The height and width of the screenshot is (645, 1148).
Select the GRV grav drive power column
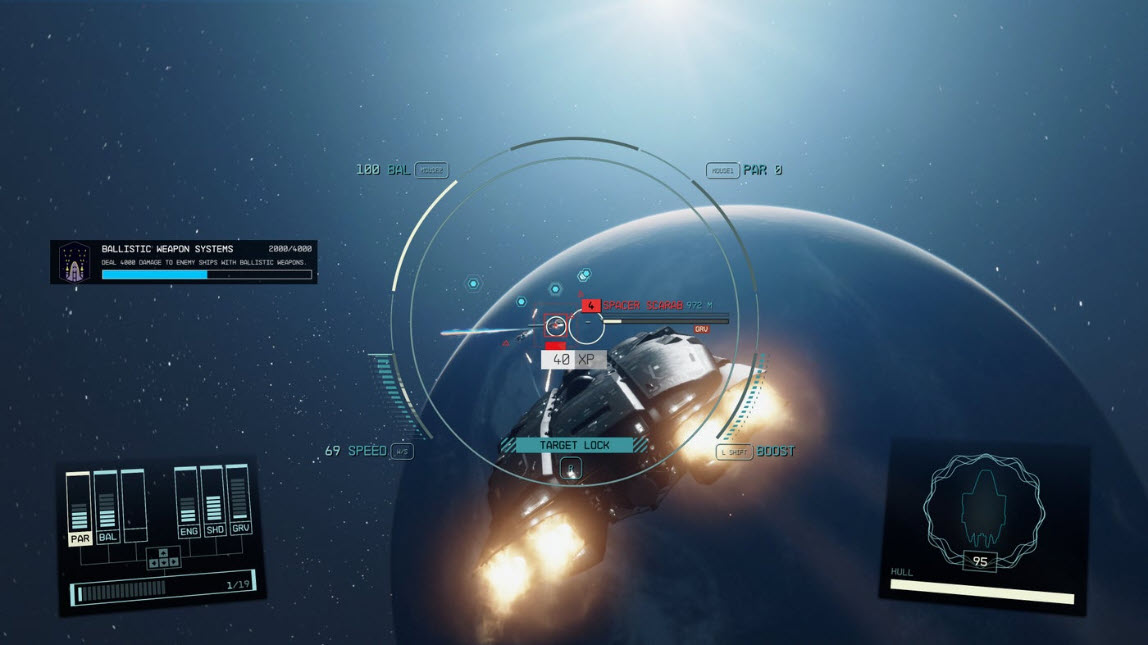(x=239, y=501)
